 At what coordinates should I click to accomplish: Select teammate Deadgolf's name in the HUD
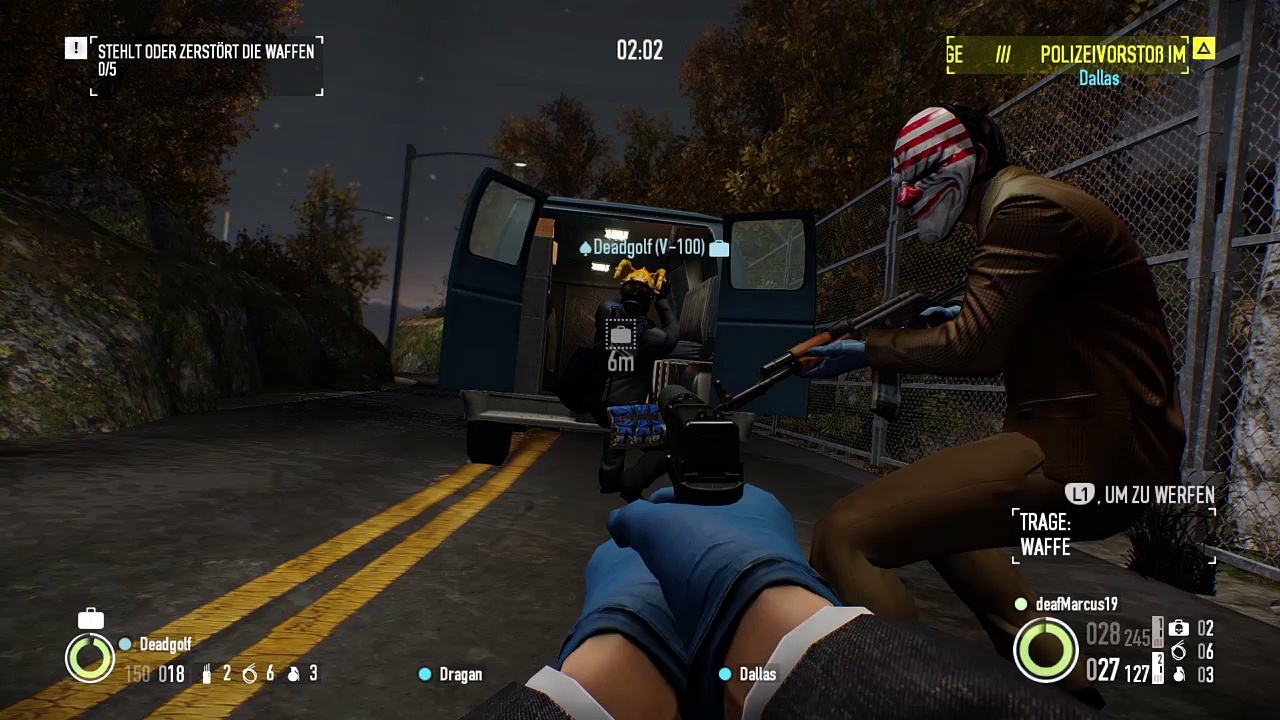tap(165, 645)
